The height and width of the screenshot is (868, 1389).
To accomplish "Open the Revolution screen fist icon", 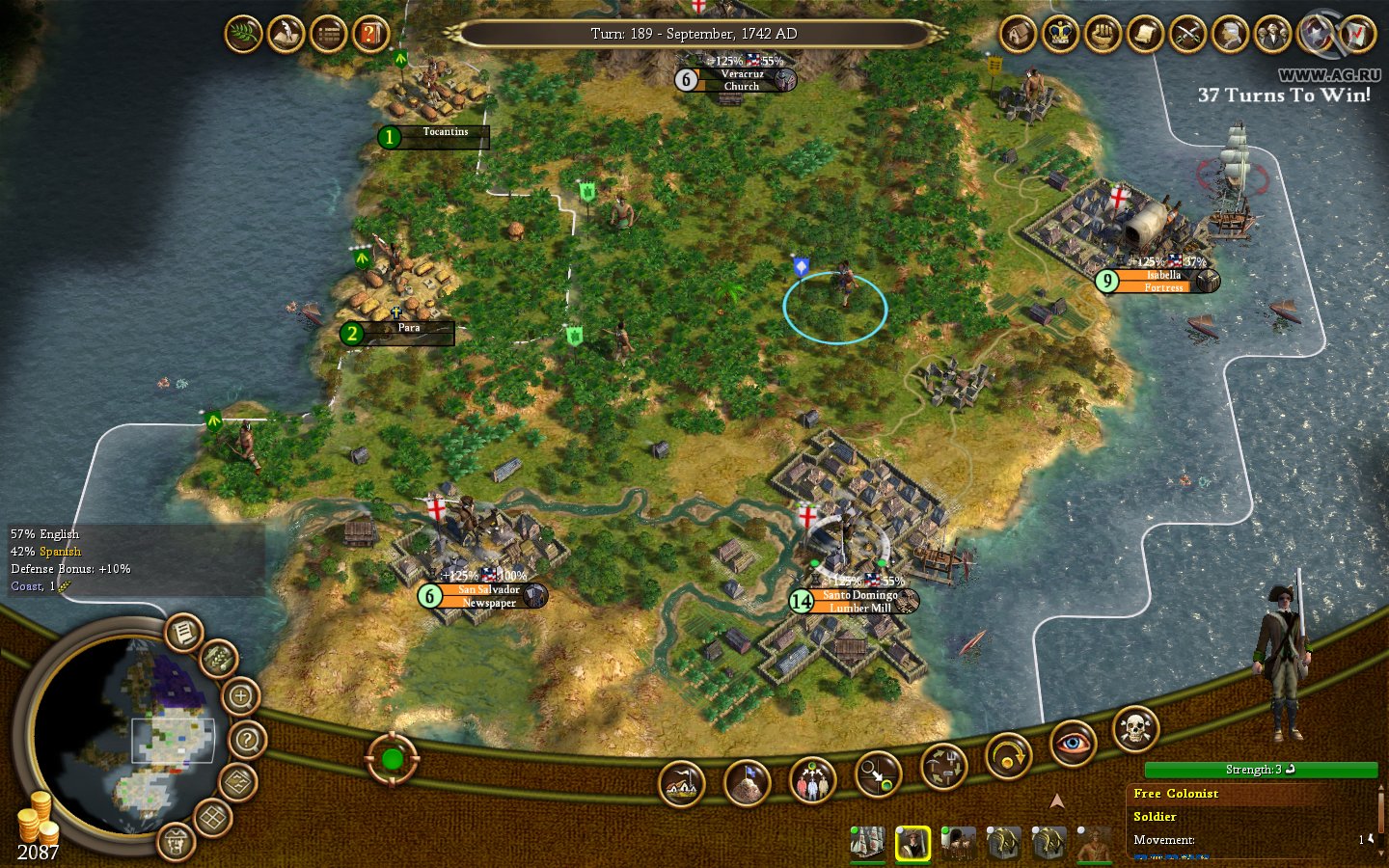I will (x=1101, y=36).
